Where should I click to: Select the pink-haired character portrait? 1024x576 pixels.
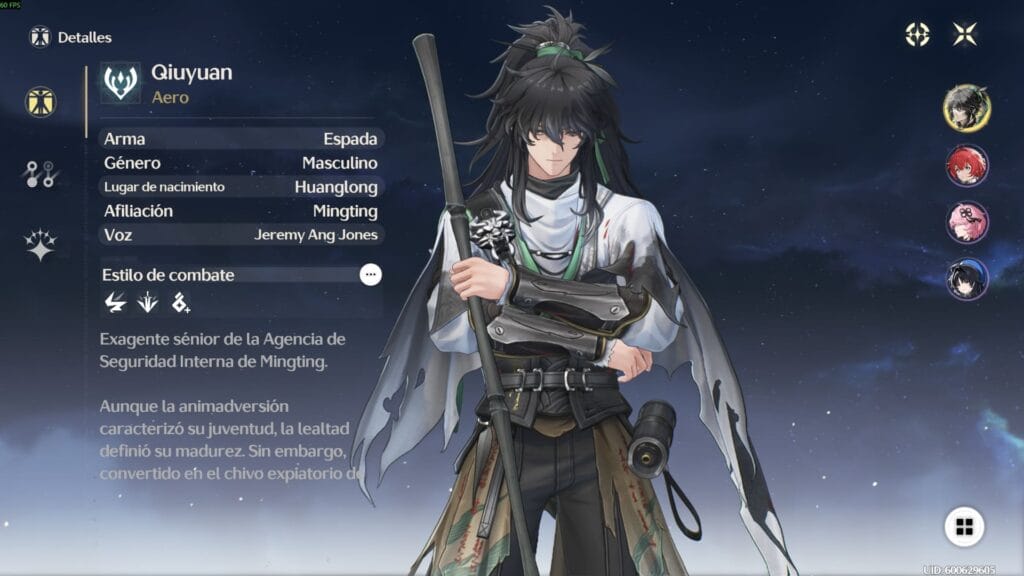(967, 222)
